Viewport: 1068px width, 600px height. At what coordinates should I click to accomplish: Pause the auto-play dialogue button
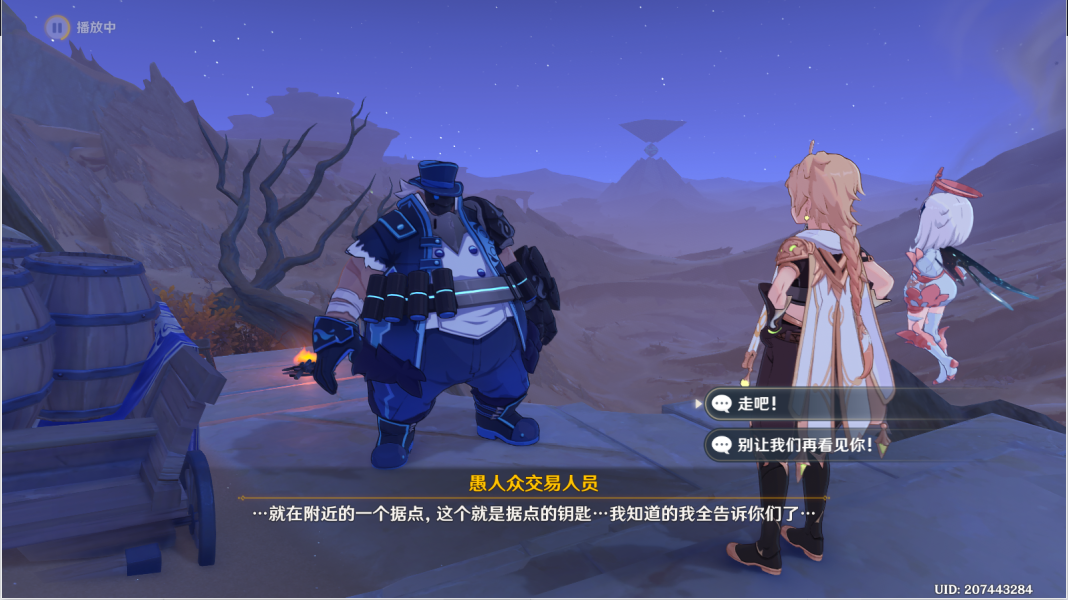coord(57,27)
